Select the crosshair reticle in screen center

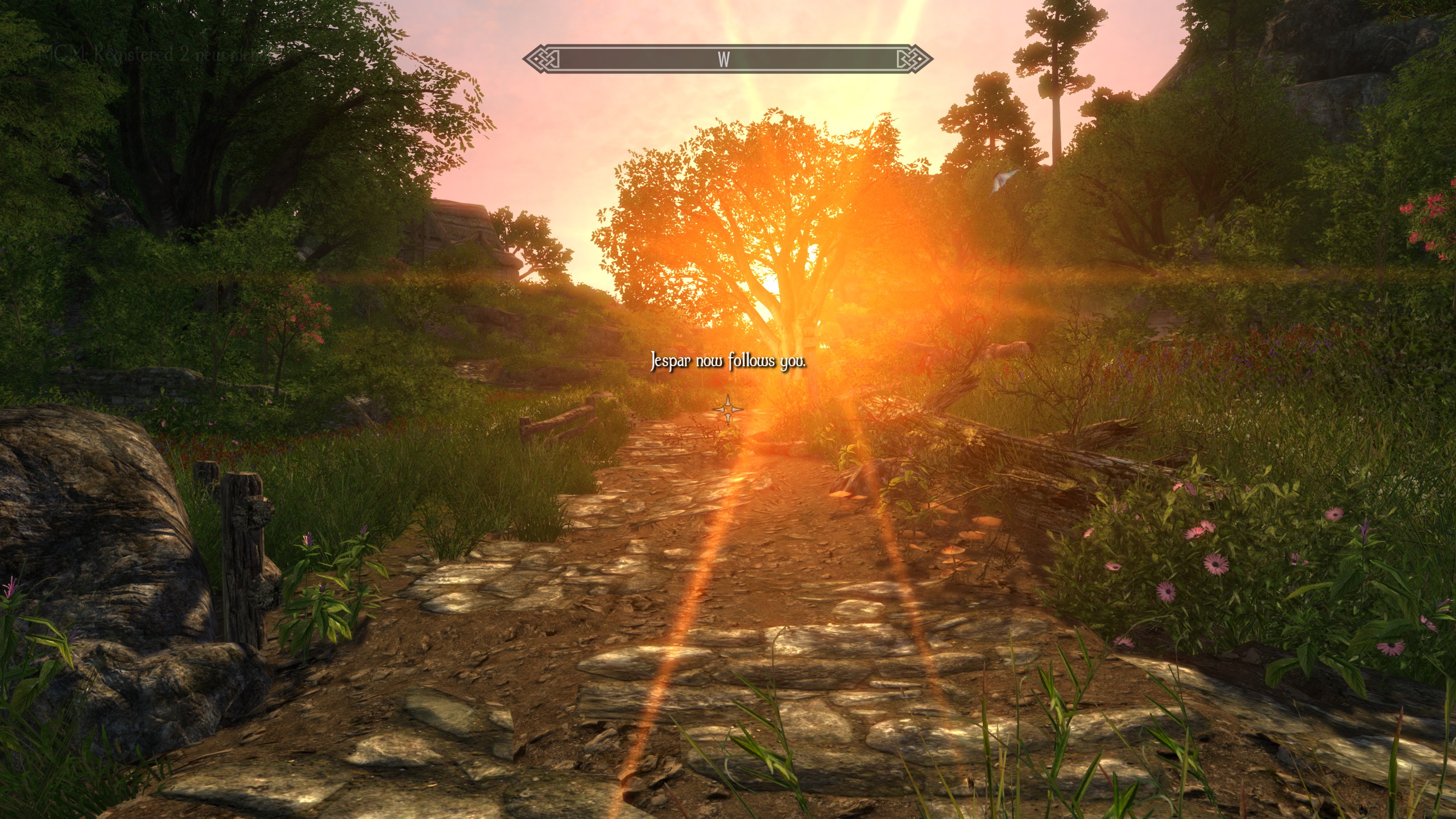coord(729,408)
